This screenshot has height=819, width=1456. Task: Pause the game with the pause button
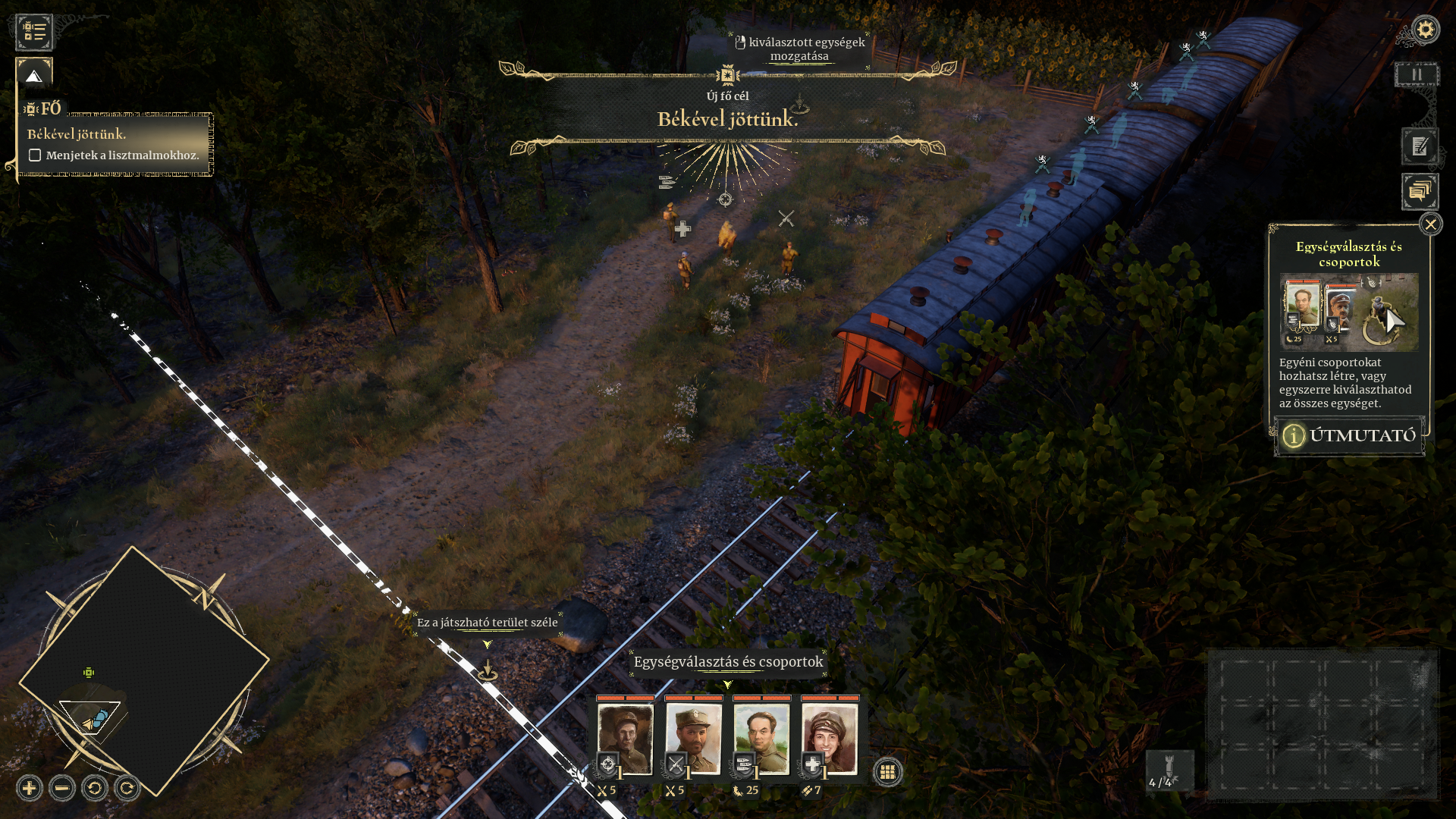pos(1416,75)
